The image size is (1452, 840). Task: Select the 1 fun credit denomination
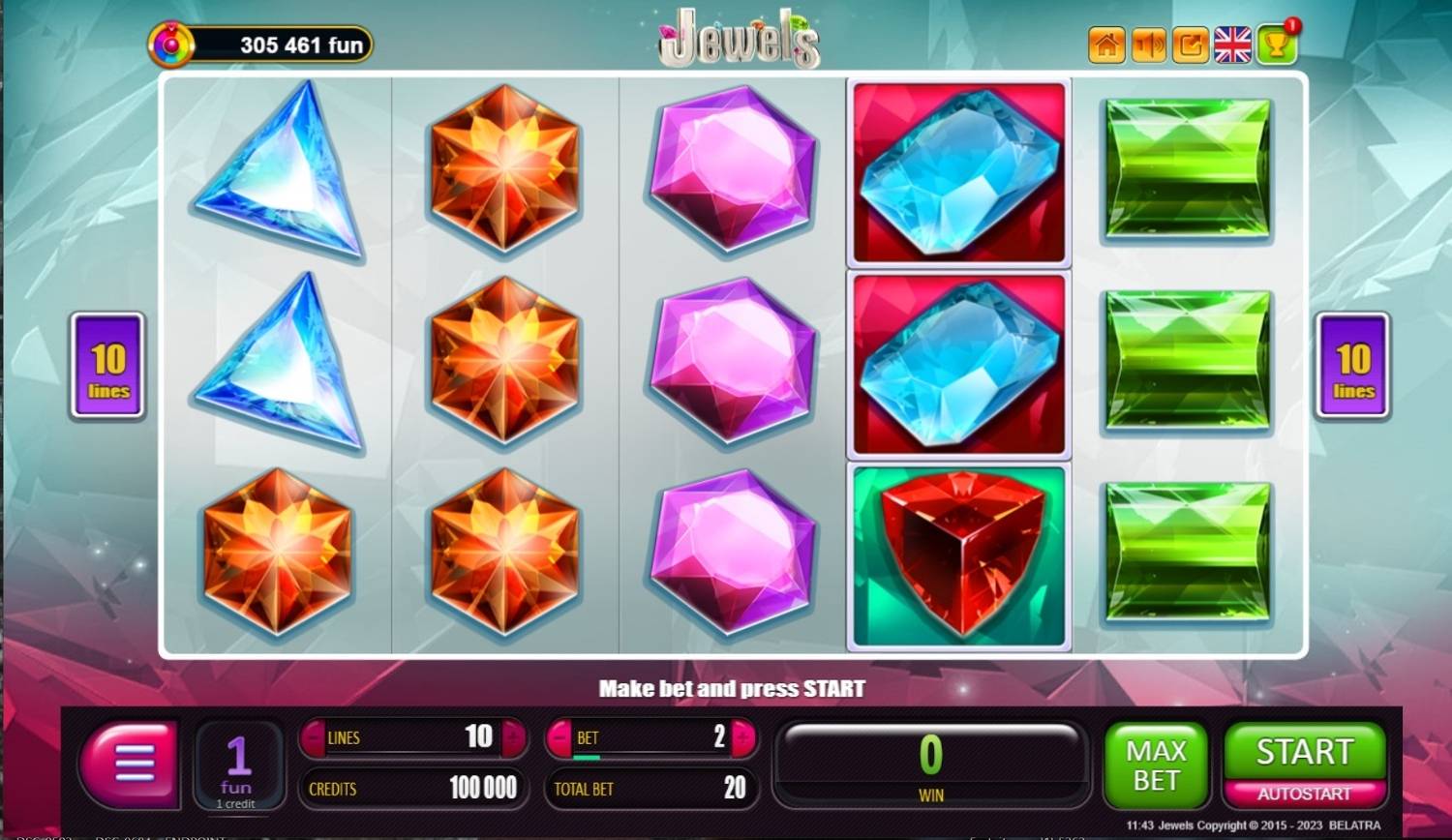pyautogui.click(x=238, y=765)
